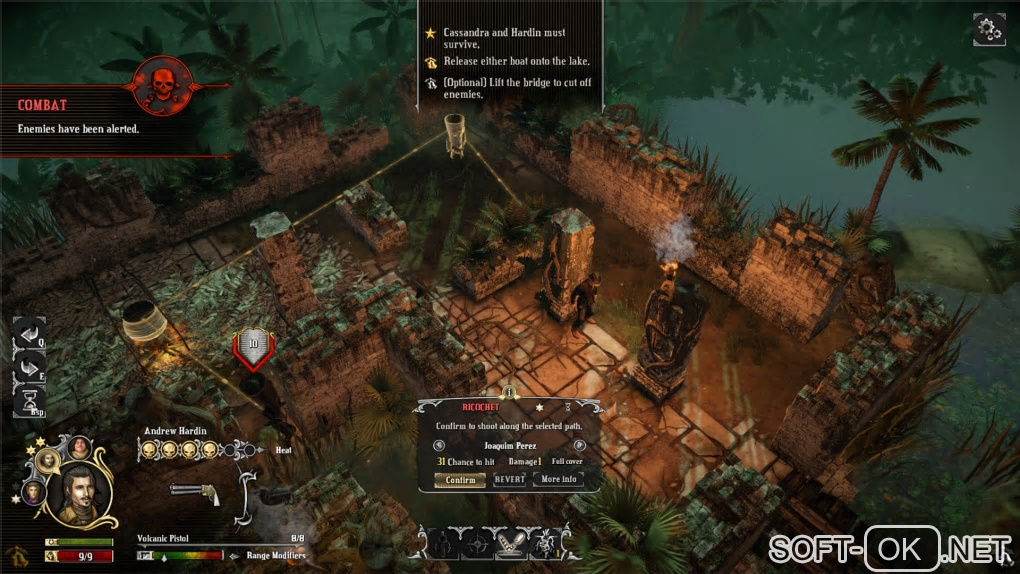Open the settings gear menu
Viewport: 1020px width, 574px height.
tap(988, 30)
